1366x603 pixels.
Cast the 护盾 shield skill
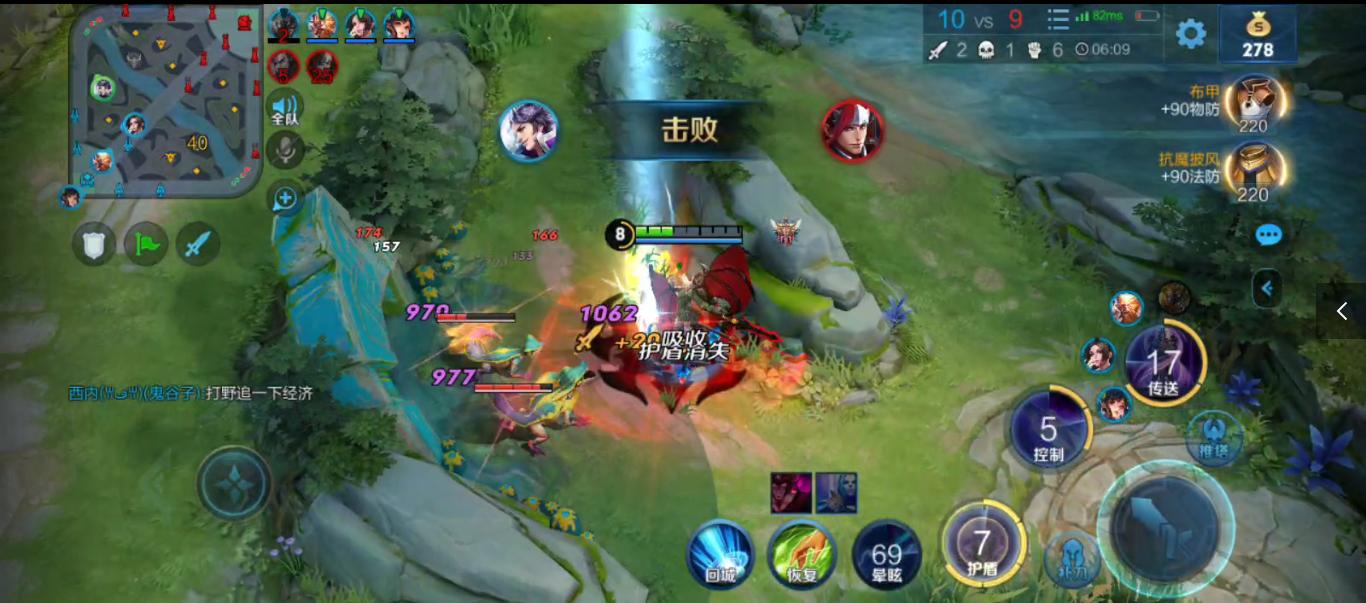click(983, 545)
